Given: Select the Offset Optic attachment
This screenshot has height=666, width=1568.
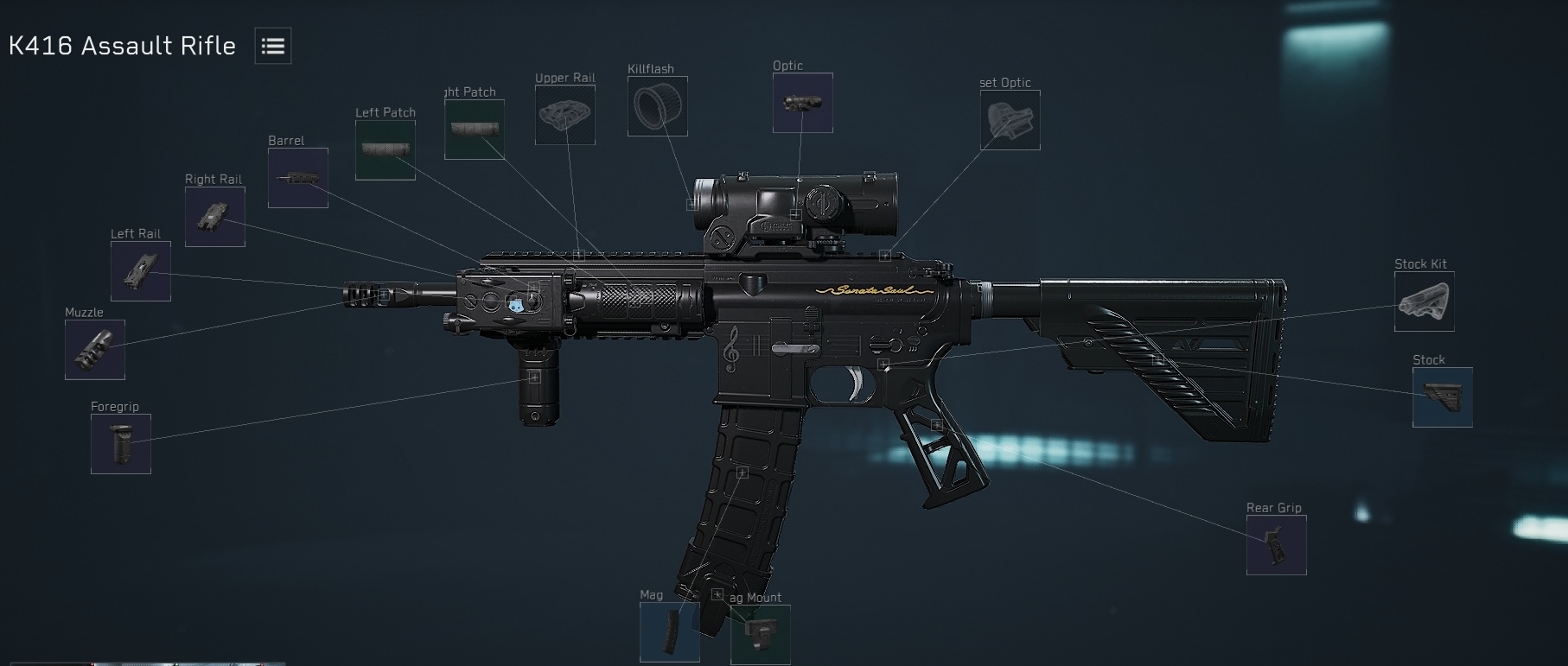Looking at the screenshot, I should tap(1010, 121).
